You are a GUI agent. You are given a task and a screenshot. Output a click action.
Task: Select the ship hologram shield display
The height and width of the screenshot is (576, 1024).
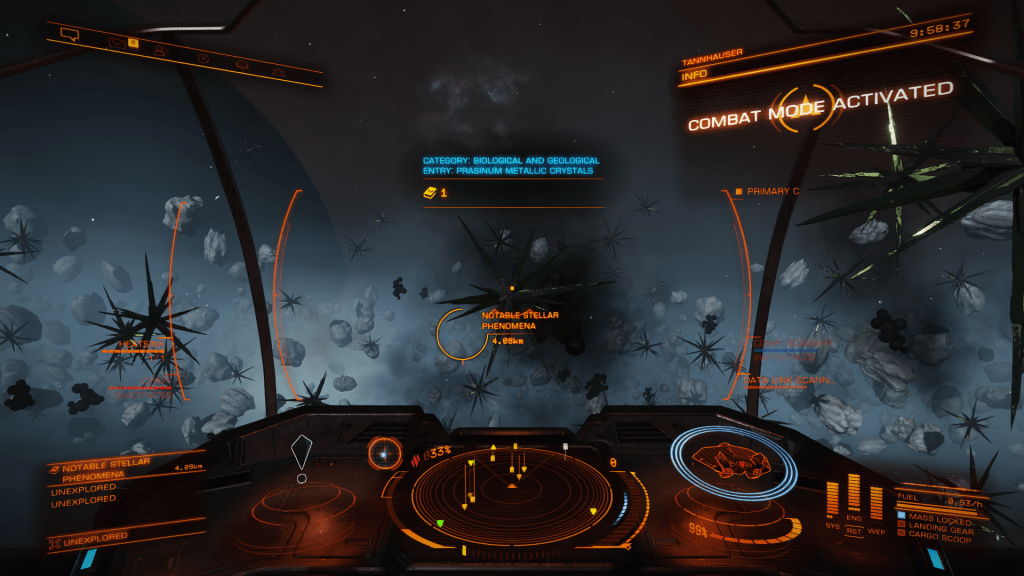coord(733,464)
